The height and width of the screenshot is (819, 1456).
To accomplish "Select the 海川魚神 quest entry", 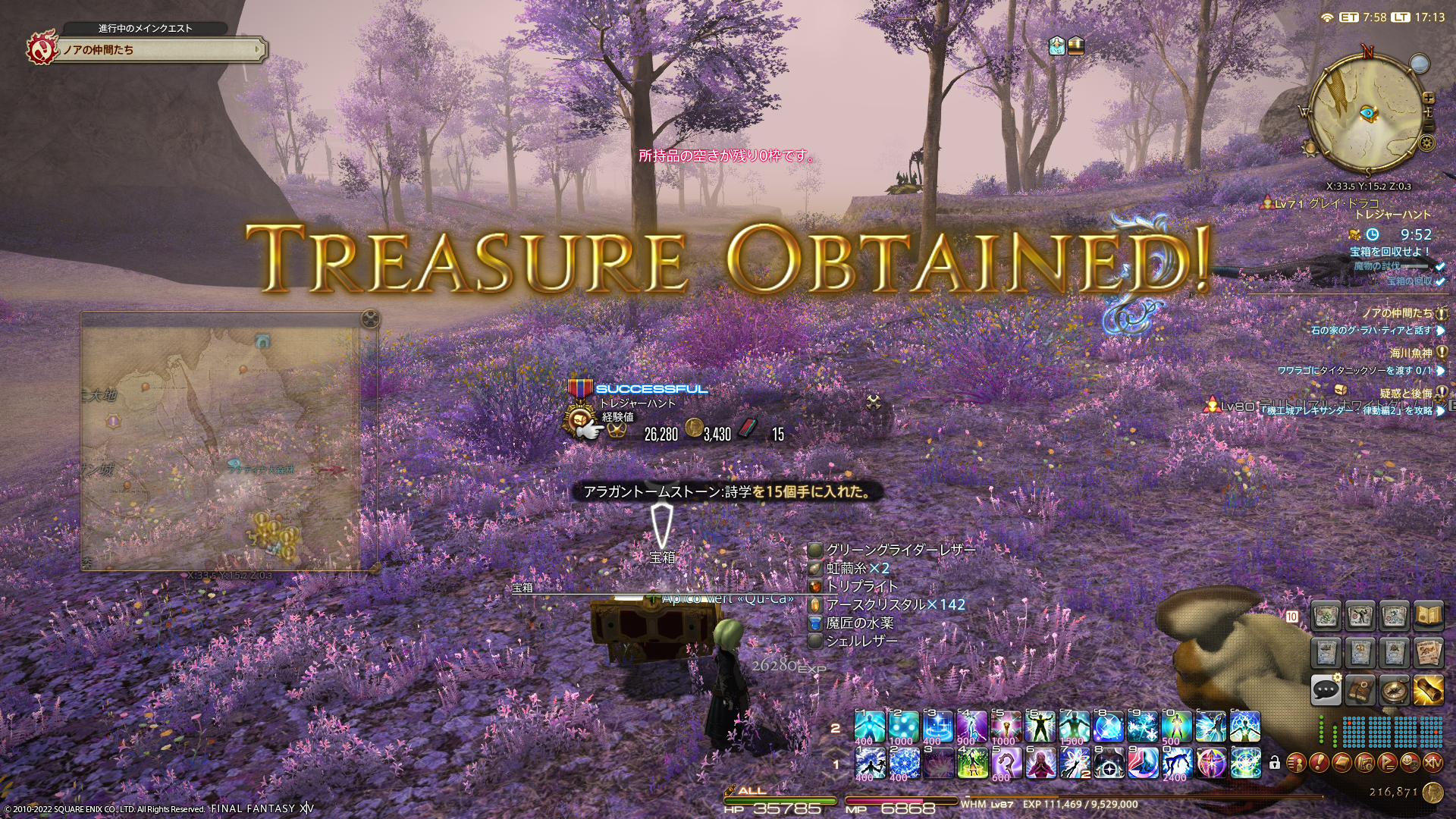I will (x=1410, y=353).
